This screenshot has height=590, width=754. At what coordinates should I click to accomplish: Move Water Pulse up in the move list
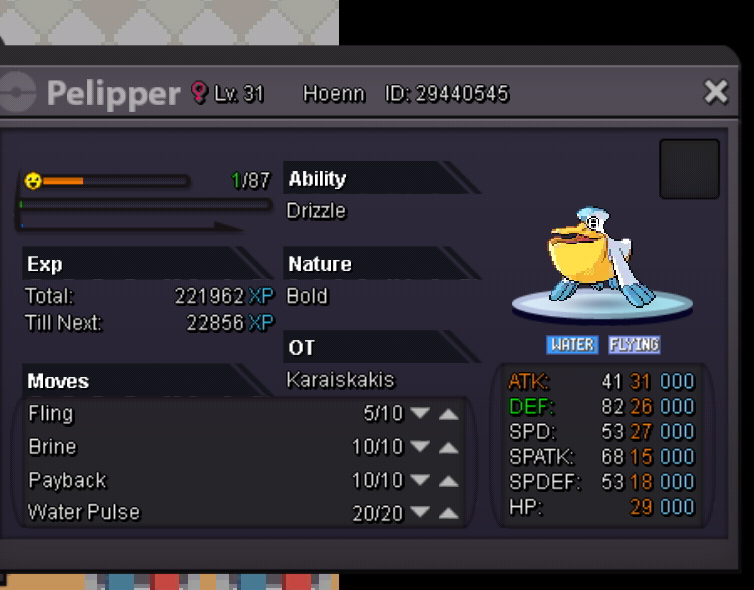click(x=449, y=513)
